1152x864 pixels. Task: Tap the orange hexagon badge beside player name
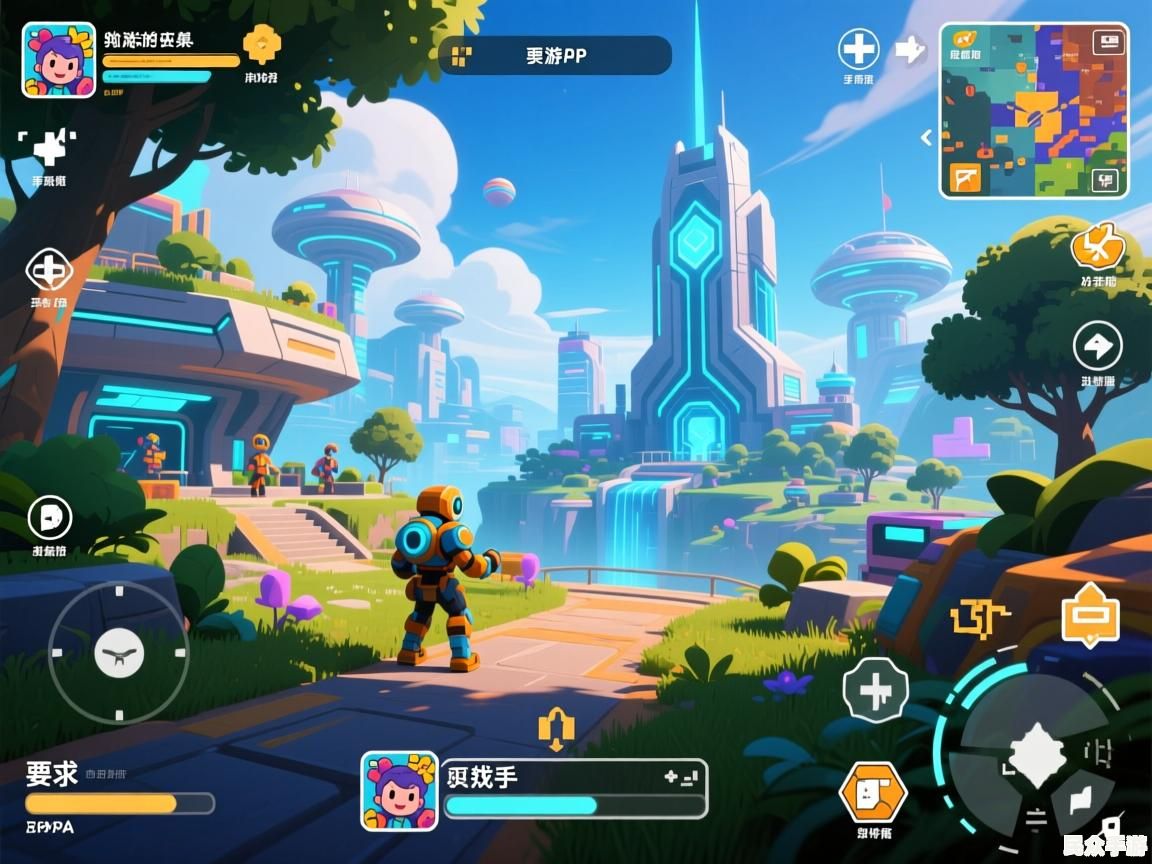click(x=261, y=44)
